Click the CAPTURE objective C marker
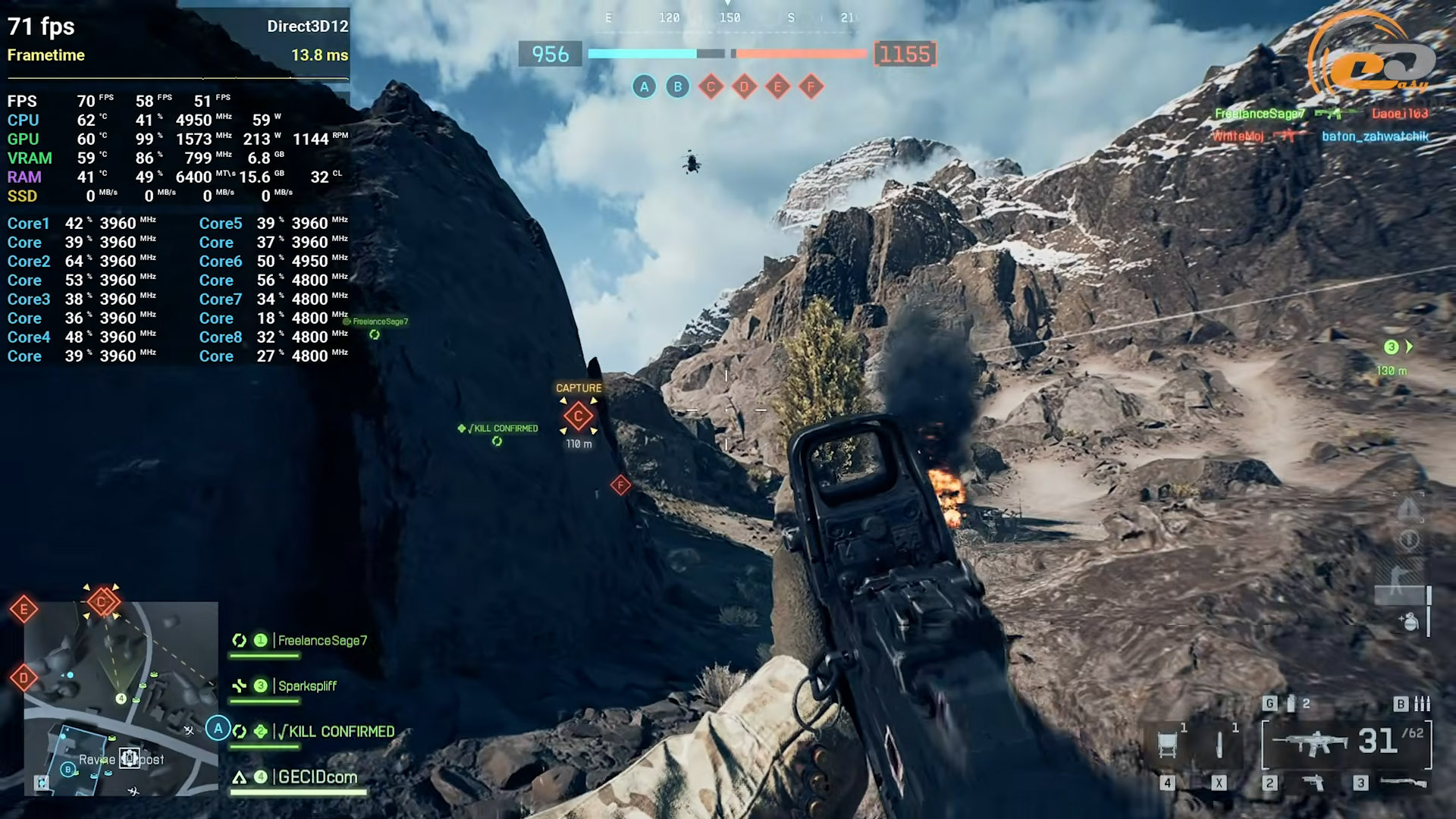Viewport: 1456px width, 819px height. pyautogui.click(x=578, y=416)
